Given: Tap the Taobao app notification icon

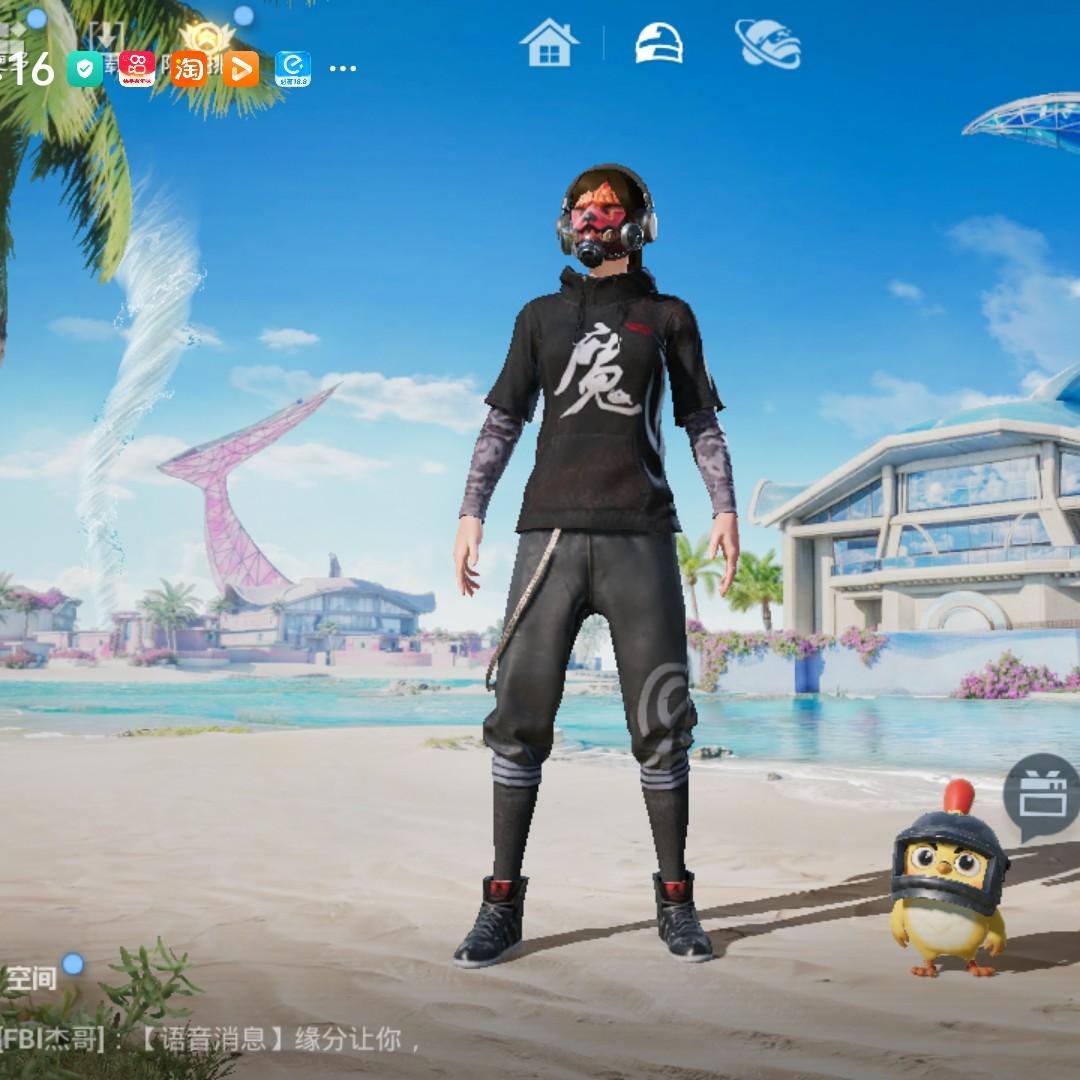Looking at the screenshot, I should click(x=188, y=69).
